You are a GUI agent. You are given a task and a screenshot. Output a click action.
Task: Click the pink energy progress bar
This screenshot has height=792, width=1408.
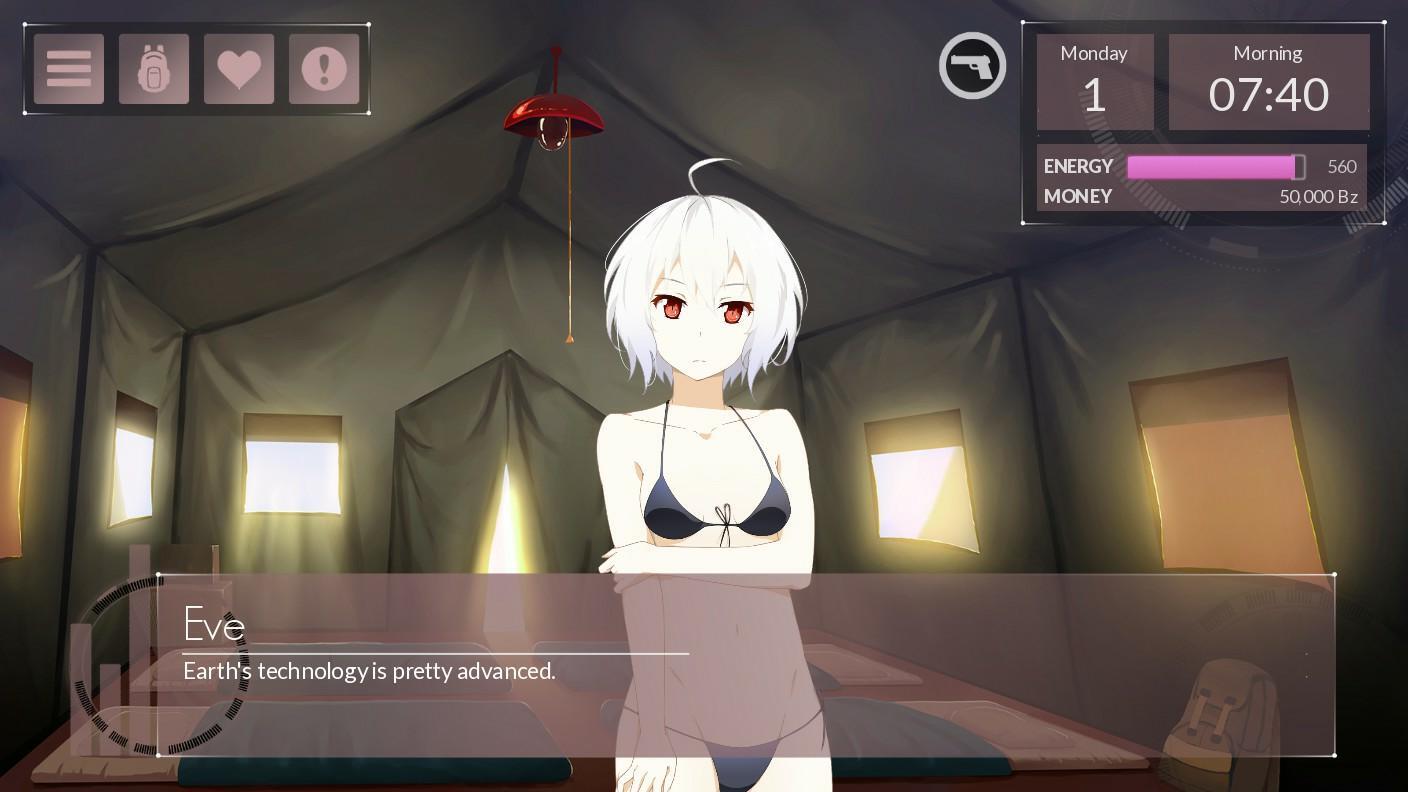(1214, 166)
